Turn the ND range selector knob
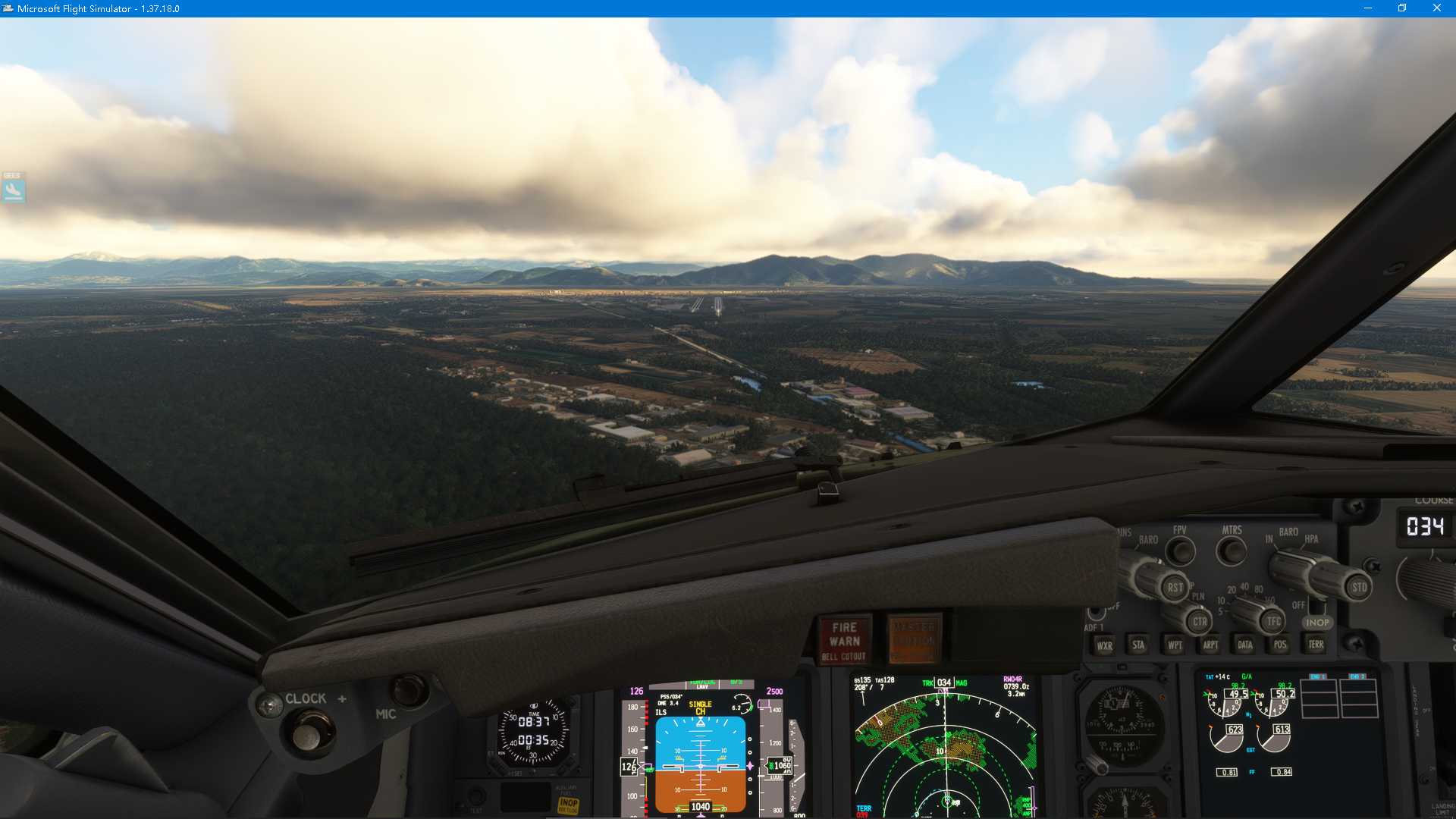Viewport: 1456px width, 819px height. point(1247,616)
